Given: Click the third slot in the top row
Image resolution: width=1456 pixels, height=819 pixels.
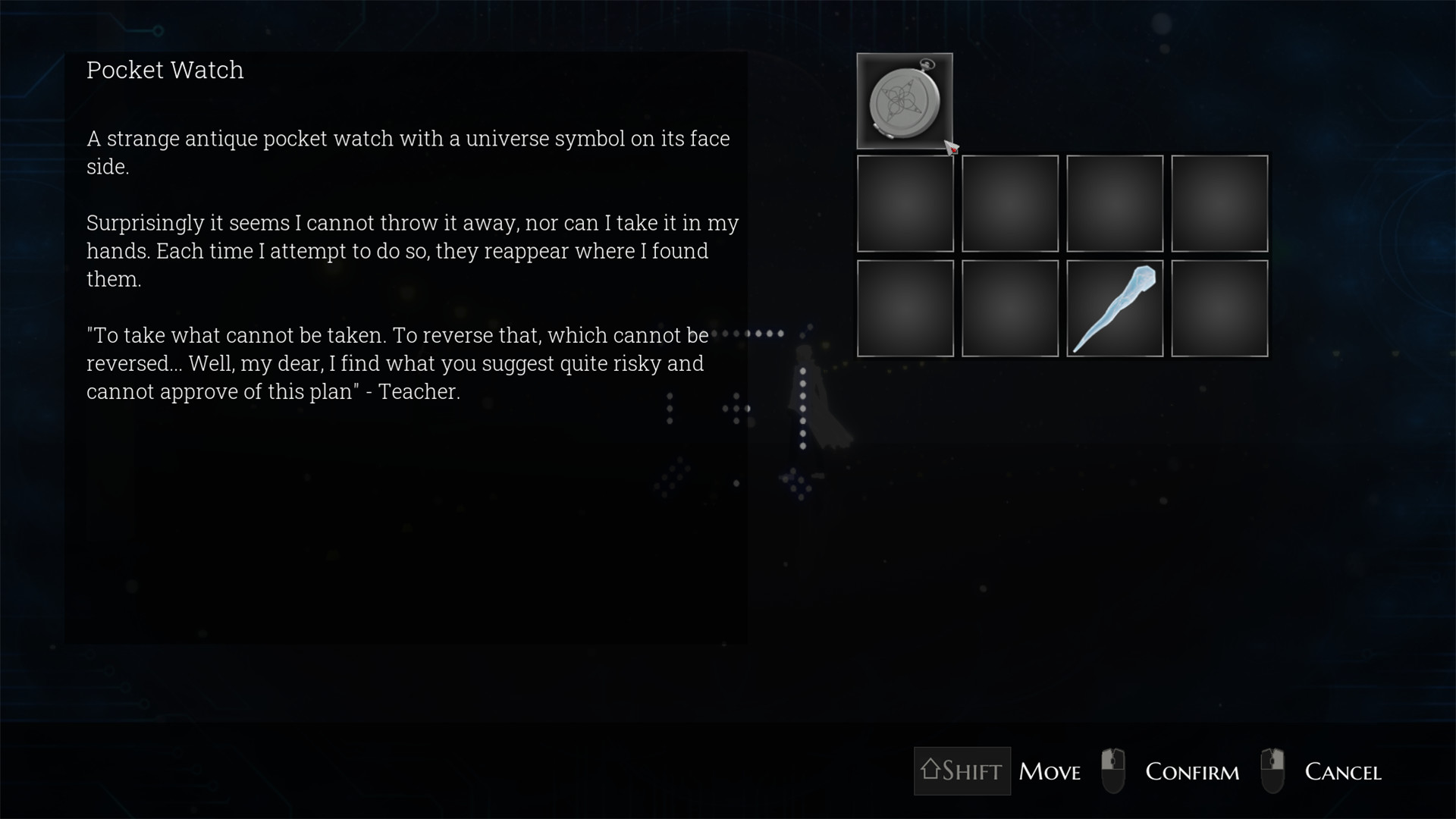Looking at the screenshot, I should point(1115,203).
